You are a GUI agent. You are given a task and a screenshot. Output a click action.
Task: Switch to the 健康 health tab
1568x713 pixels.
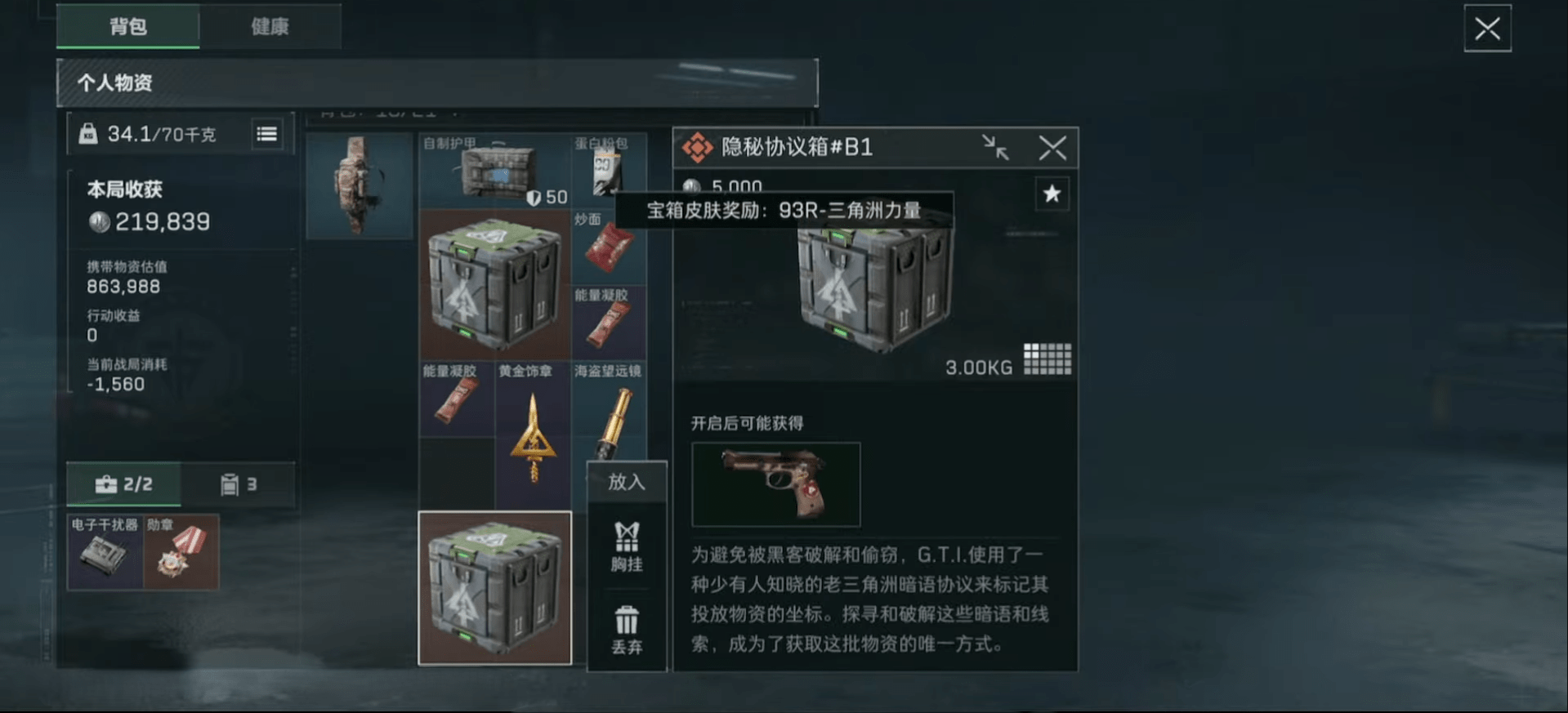[271, 26]
